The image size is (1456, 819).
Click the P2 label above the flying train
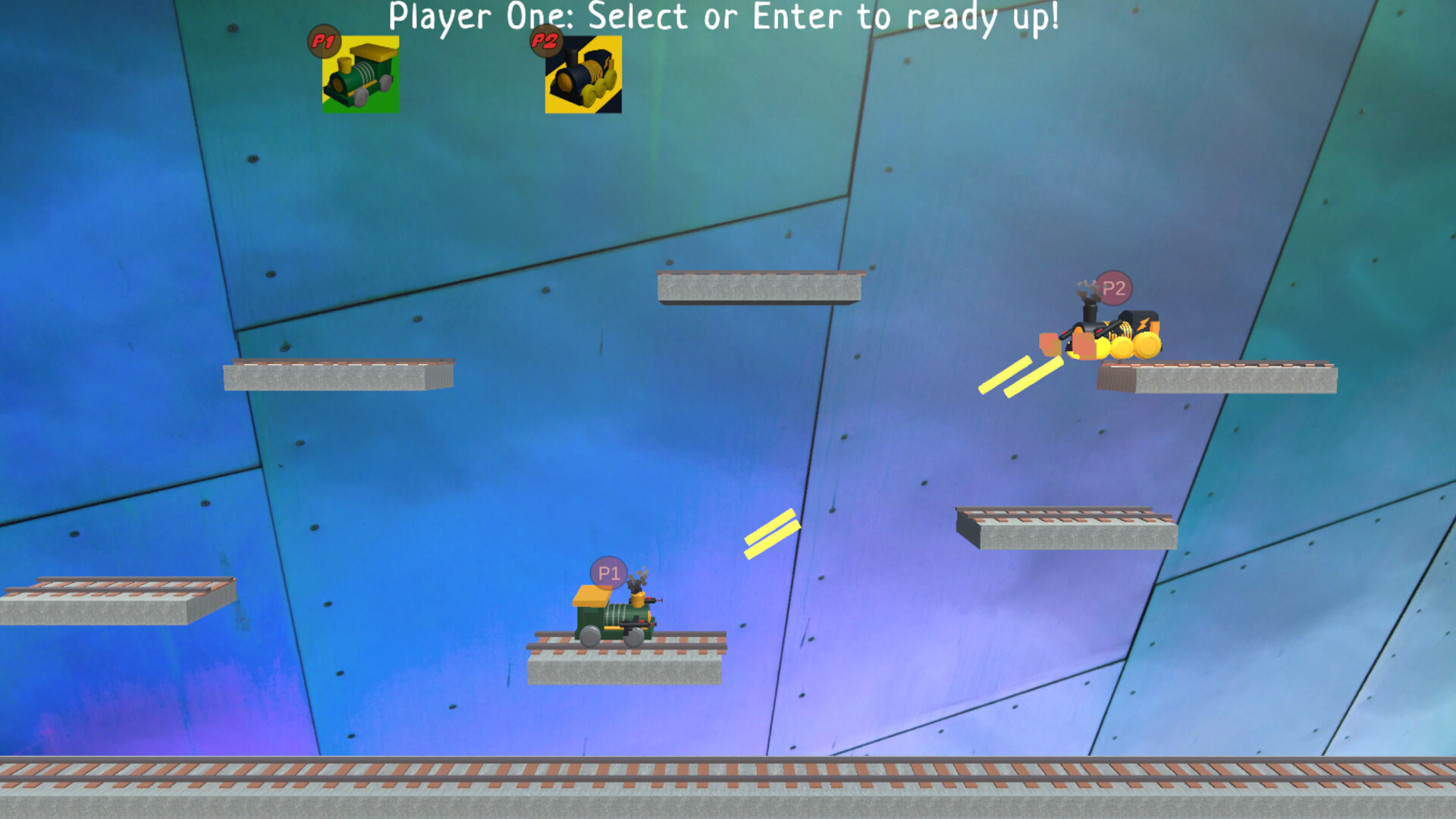(x=1113, y=288)
